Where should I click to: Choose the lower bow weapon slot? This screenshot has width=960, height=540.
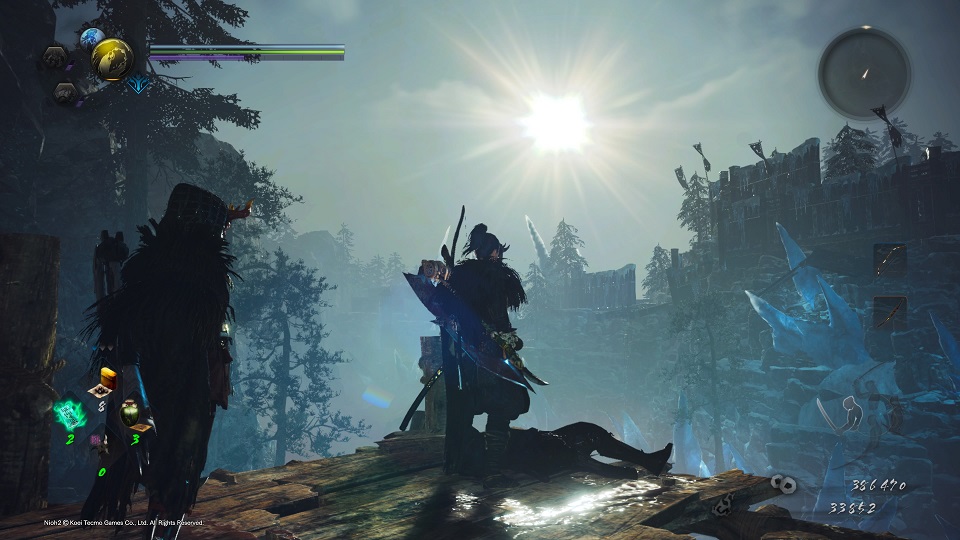[889, 312]
